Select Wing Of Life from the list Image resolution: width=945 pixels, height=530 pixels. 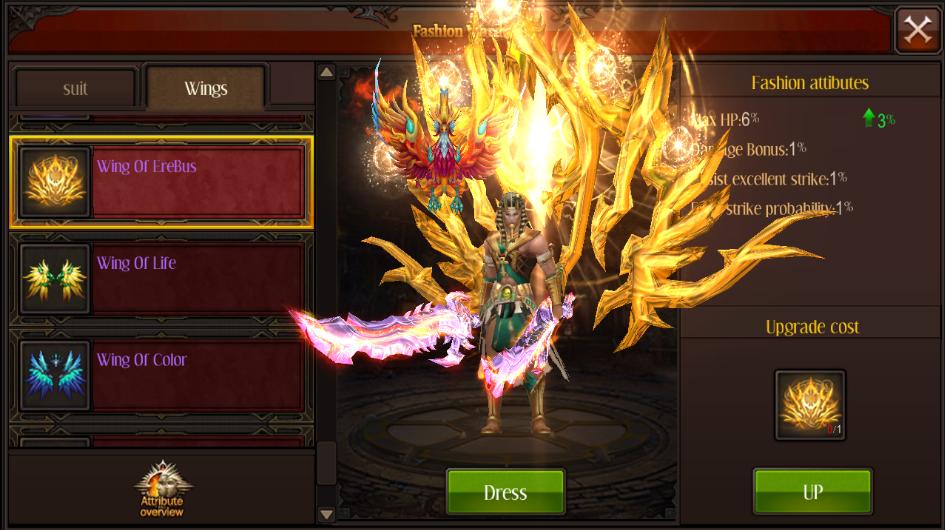(x=160, y=279)
